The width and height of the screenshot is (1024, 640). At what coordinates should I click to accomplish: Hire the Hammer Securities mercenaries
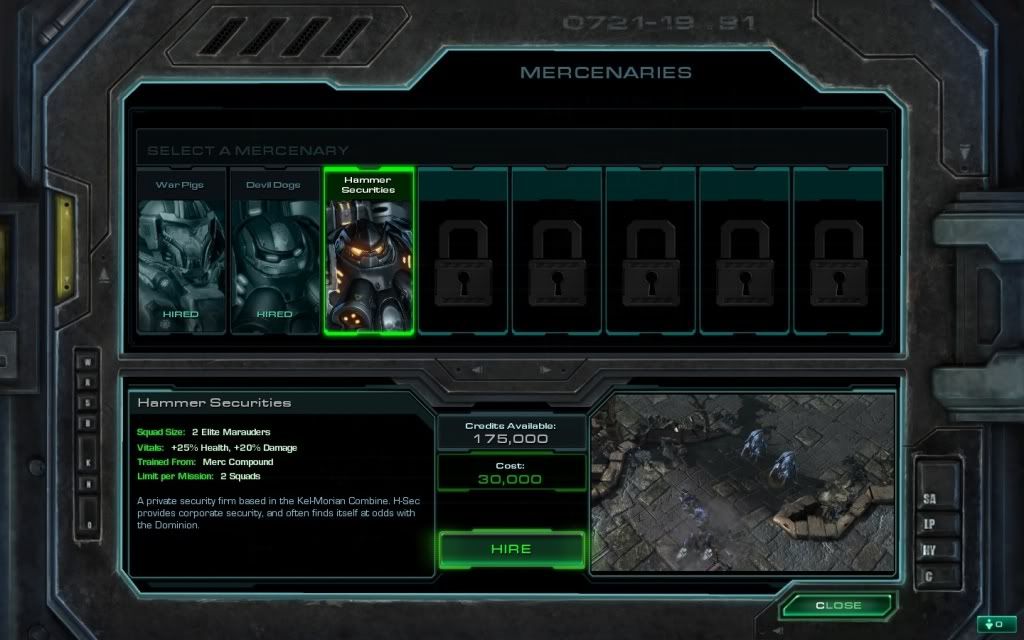(511, 549)
